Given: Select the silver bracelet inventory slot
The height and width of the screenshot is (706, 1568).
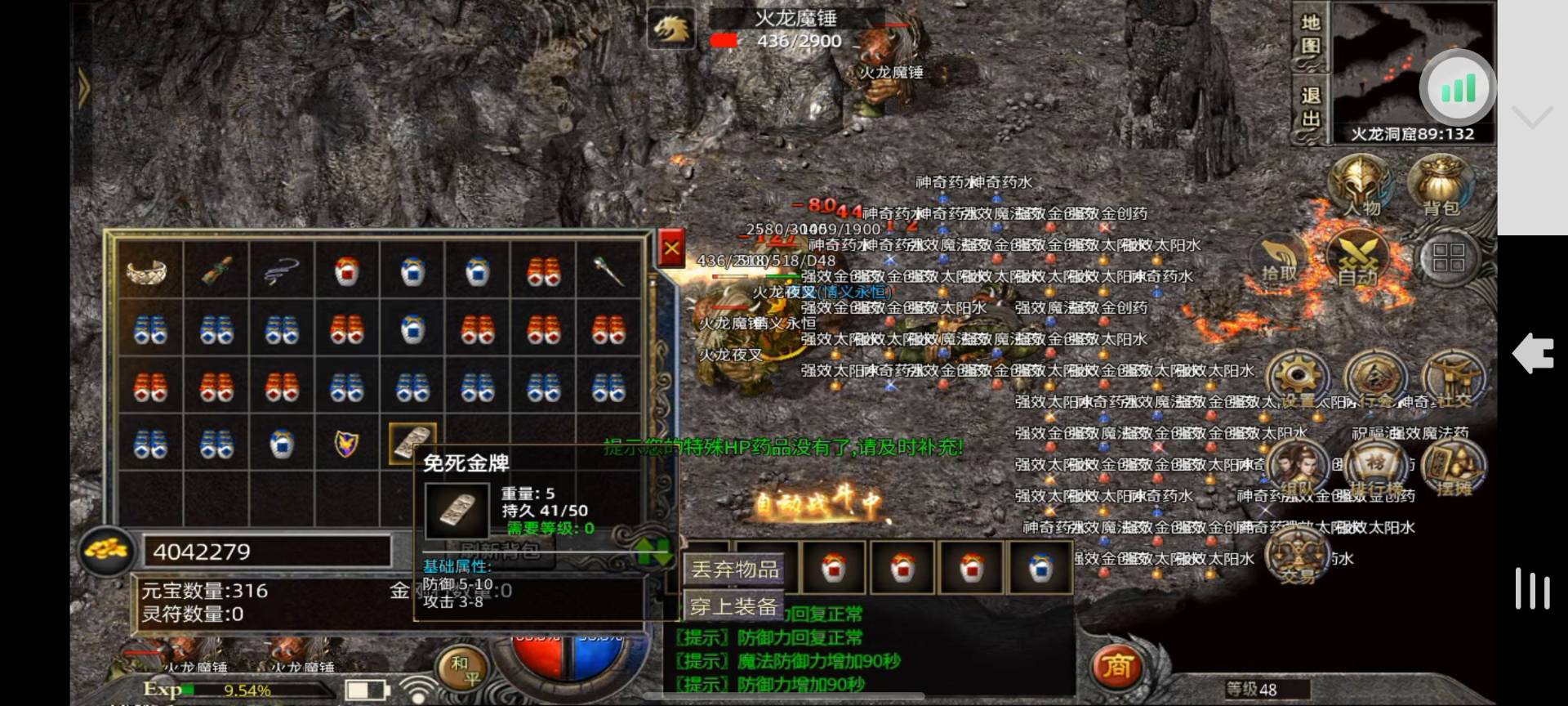Looking at the screenshot, I should (x=149, y=270).
